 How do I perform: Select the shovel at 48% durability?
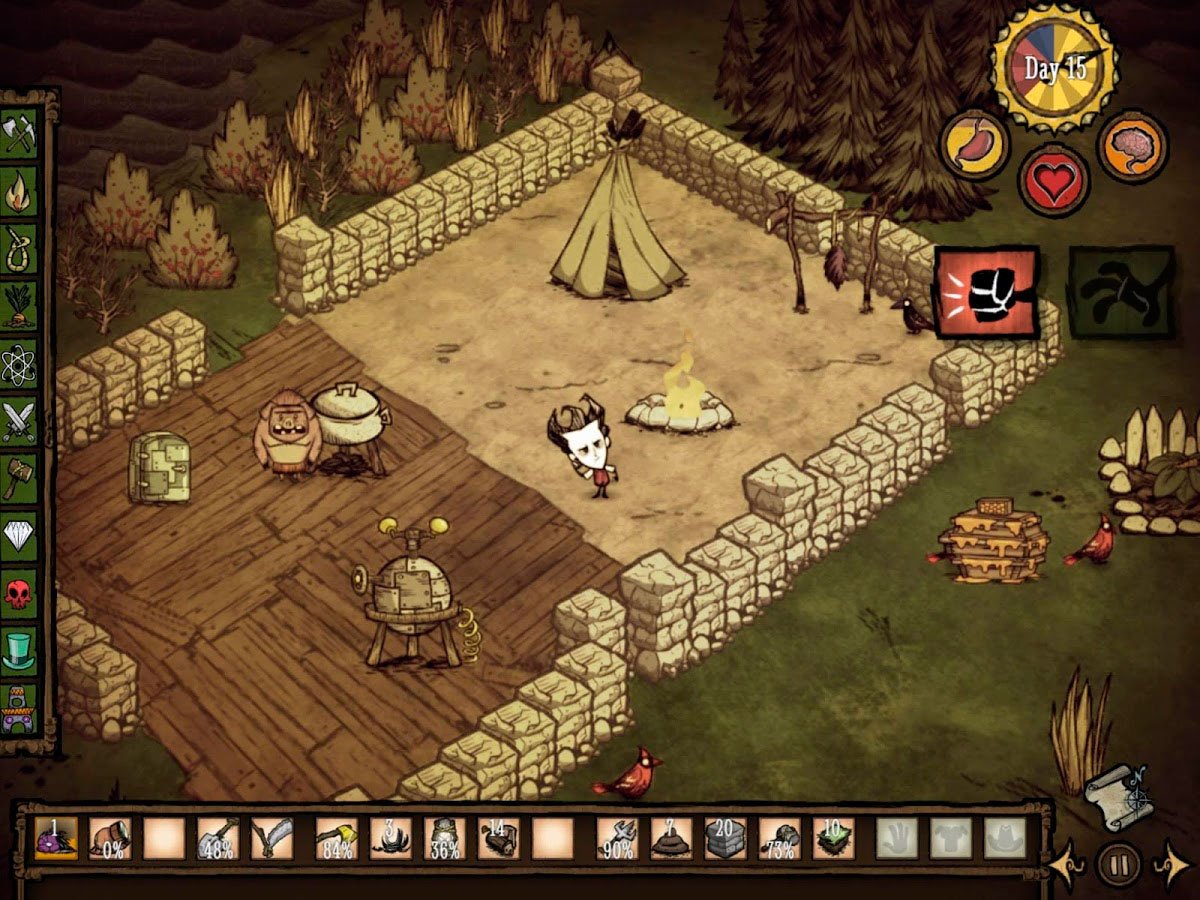pos(217,838)
